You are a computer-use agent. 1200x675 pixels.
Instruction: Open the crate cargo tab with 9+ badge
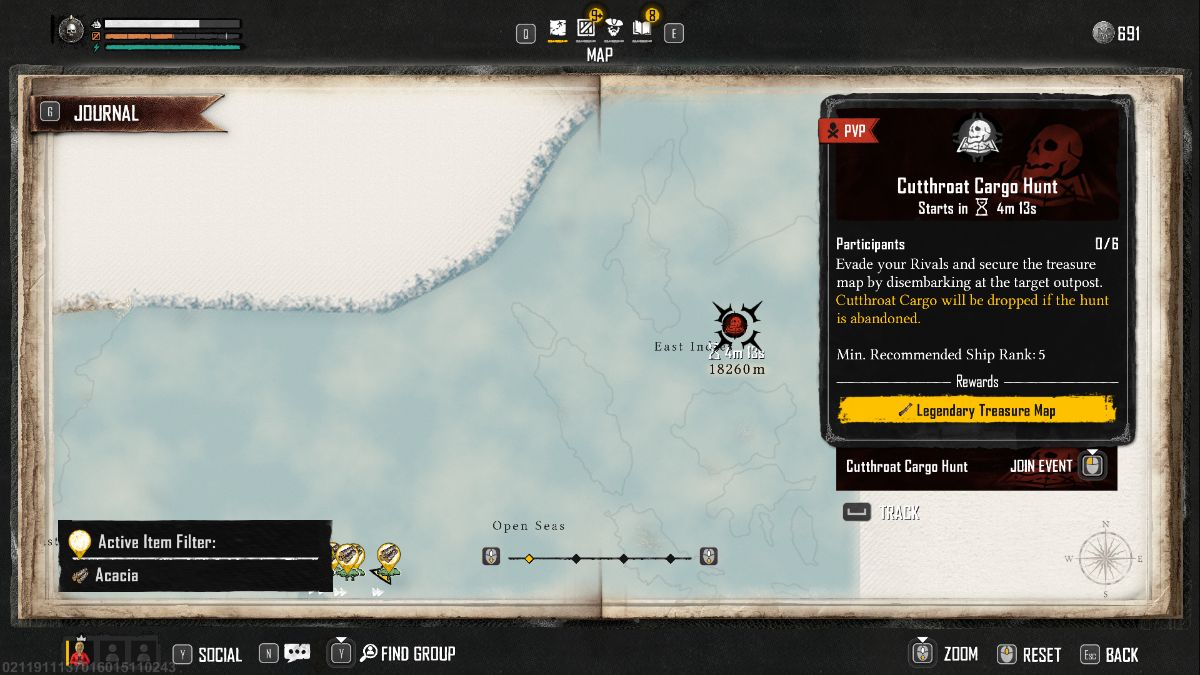coord(586,29)
